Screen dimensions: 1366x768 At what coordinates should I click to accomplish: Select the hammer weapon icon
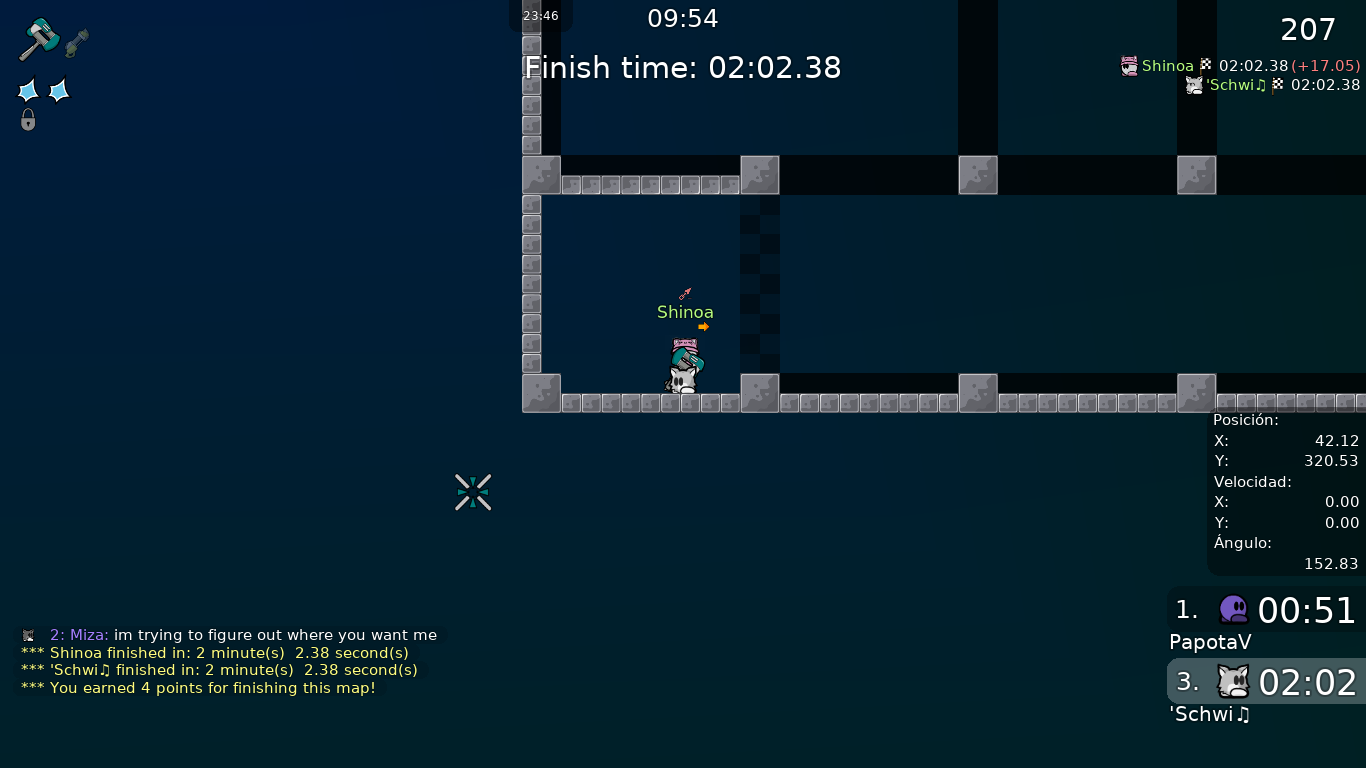(39, 40)
